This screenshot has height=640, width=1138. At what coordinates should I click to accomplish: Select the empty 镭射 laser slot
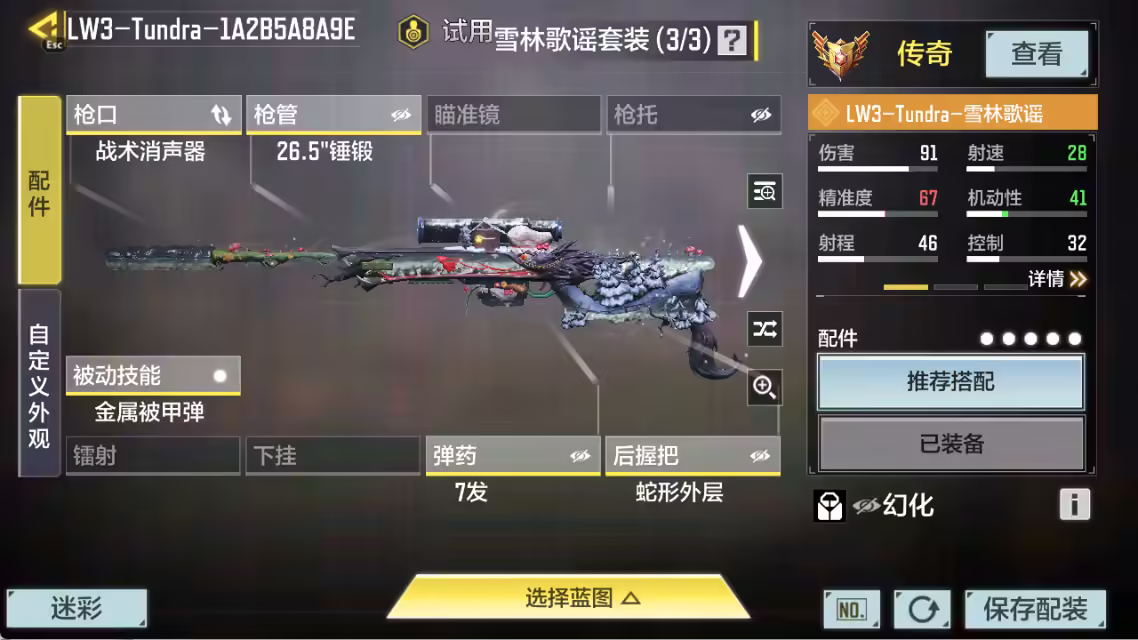pos(153,456)
